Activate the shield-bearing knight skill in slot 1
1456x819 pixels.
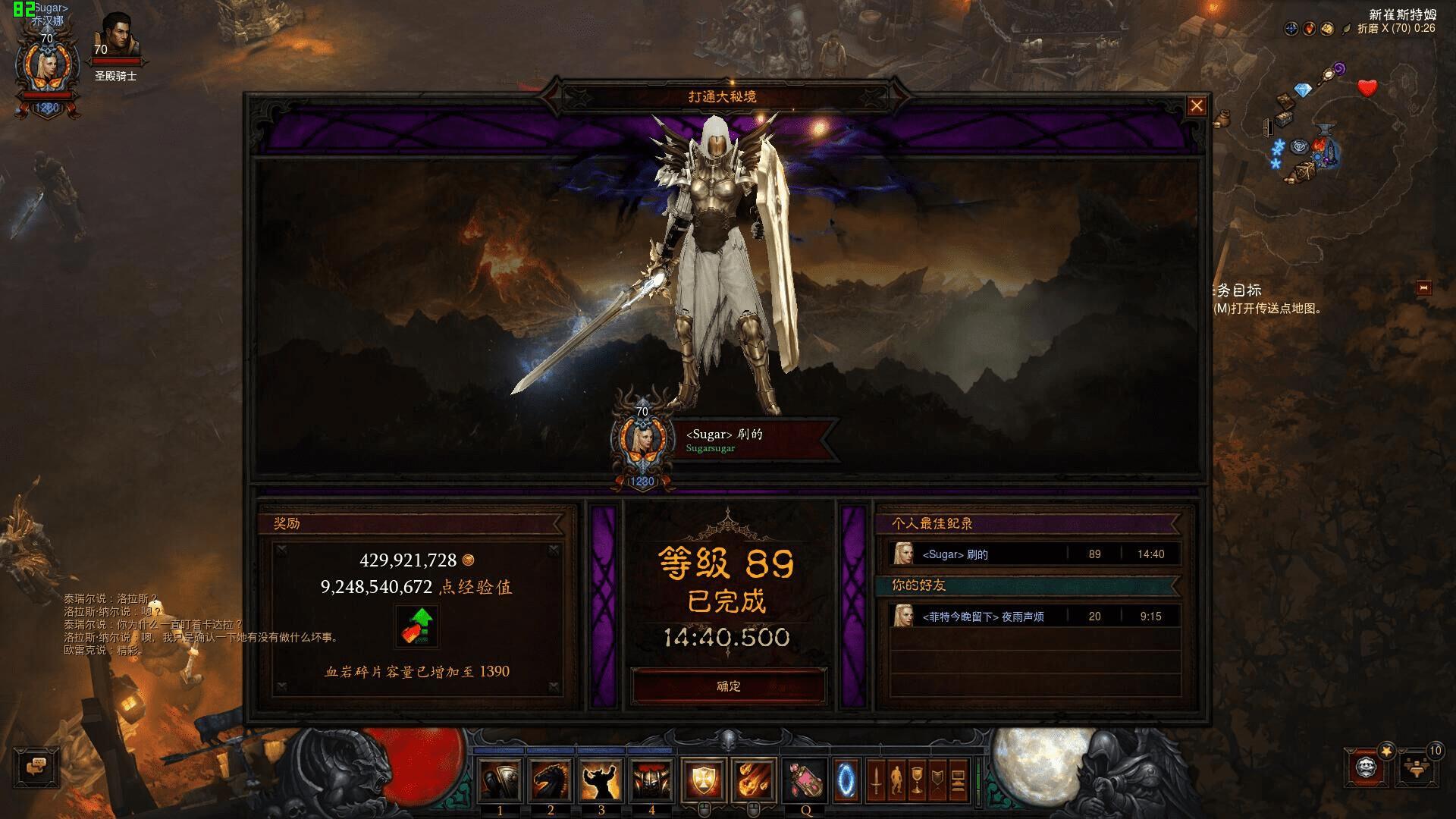pyautogui.click(x=500, y=780)
